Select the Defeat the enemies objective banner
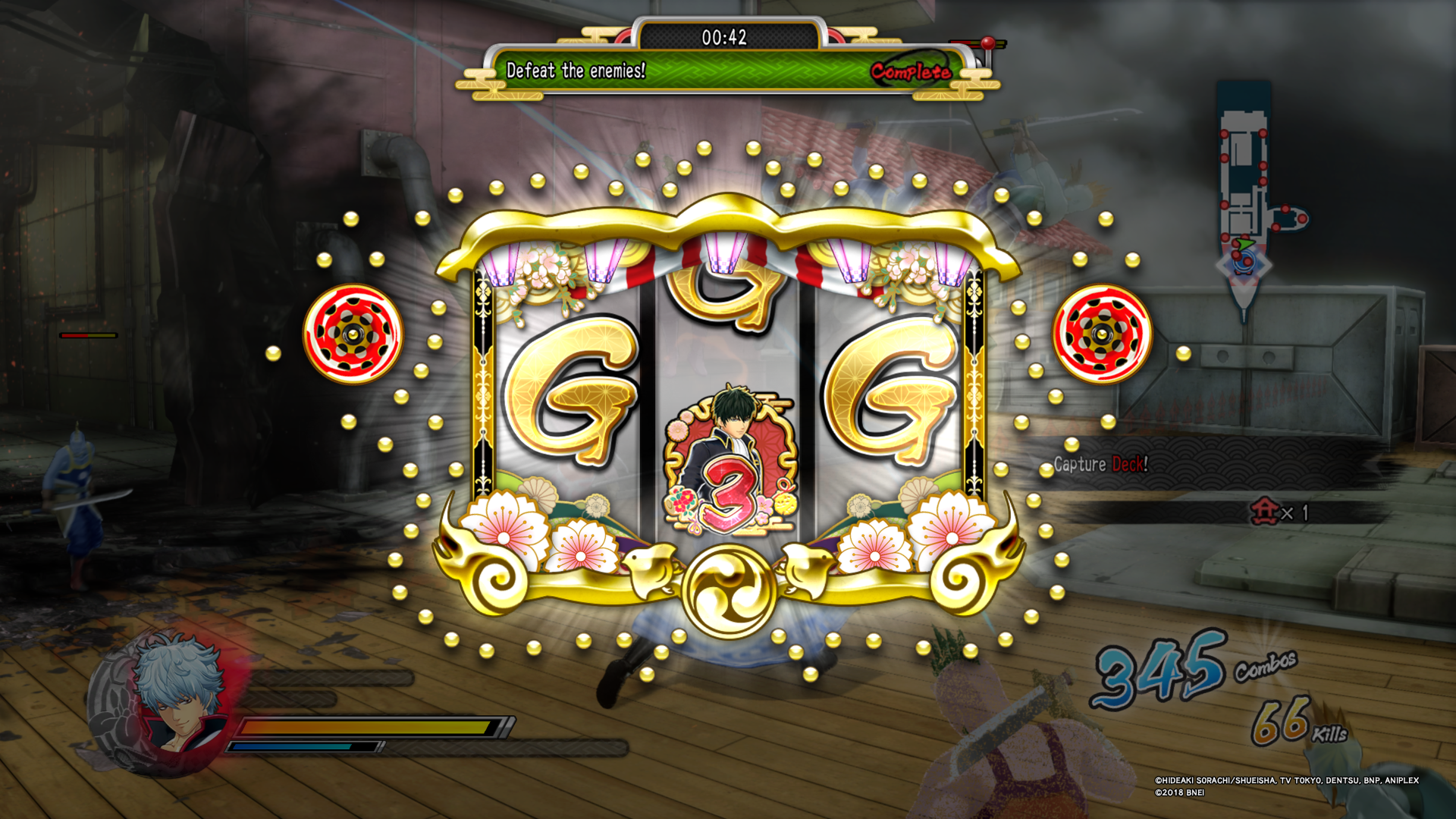This screenshot has height=819, width=1456. (x=576, y=72)
